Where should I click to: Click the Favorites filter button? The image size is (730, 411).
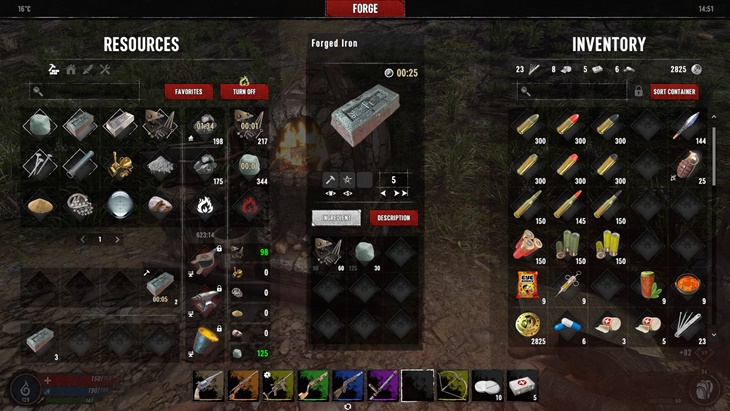(x=188, y=91)
